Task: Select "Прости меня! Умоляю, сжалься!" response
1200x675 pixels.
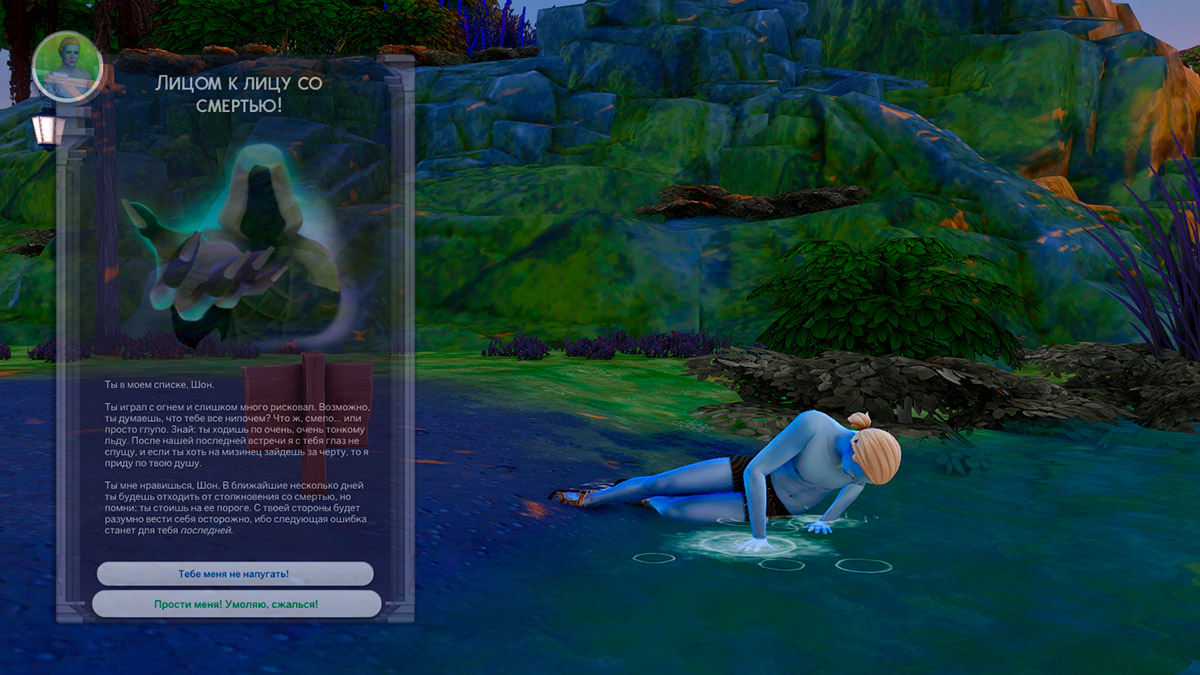Action: pos(236,604)
